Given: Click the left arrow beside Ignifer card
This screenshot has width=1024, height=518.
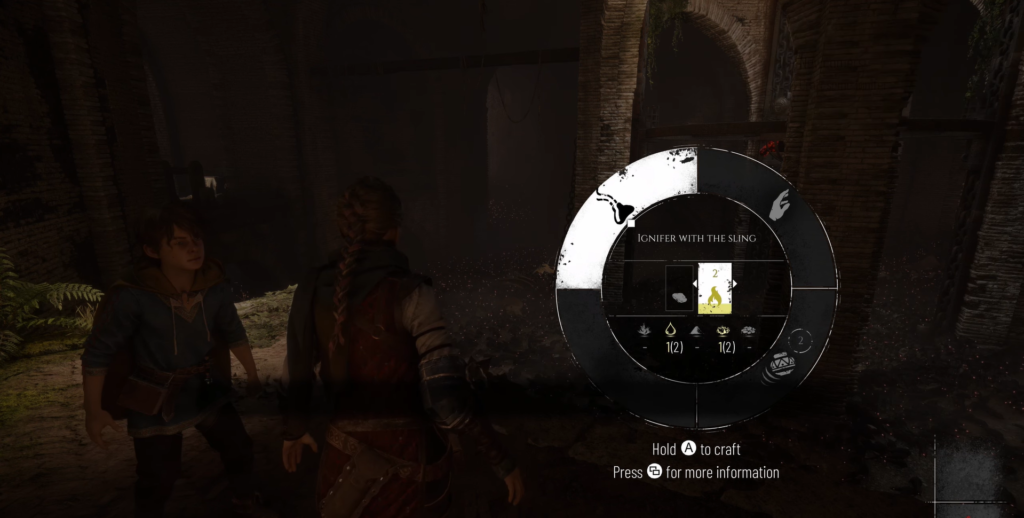Looking at the screenshot, I should (696, 285).
